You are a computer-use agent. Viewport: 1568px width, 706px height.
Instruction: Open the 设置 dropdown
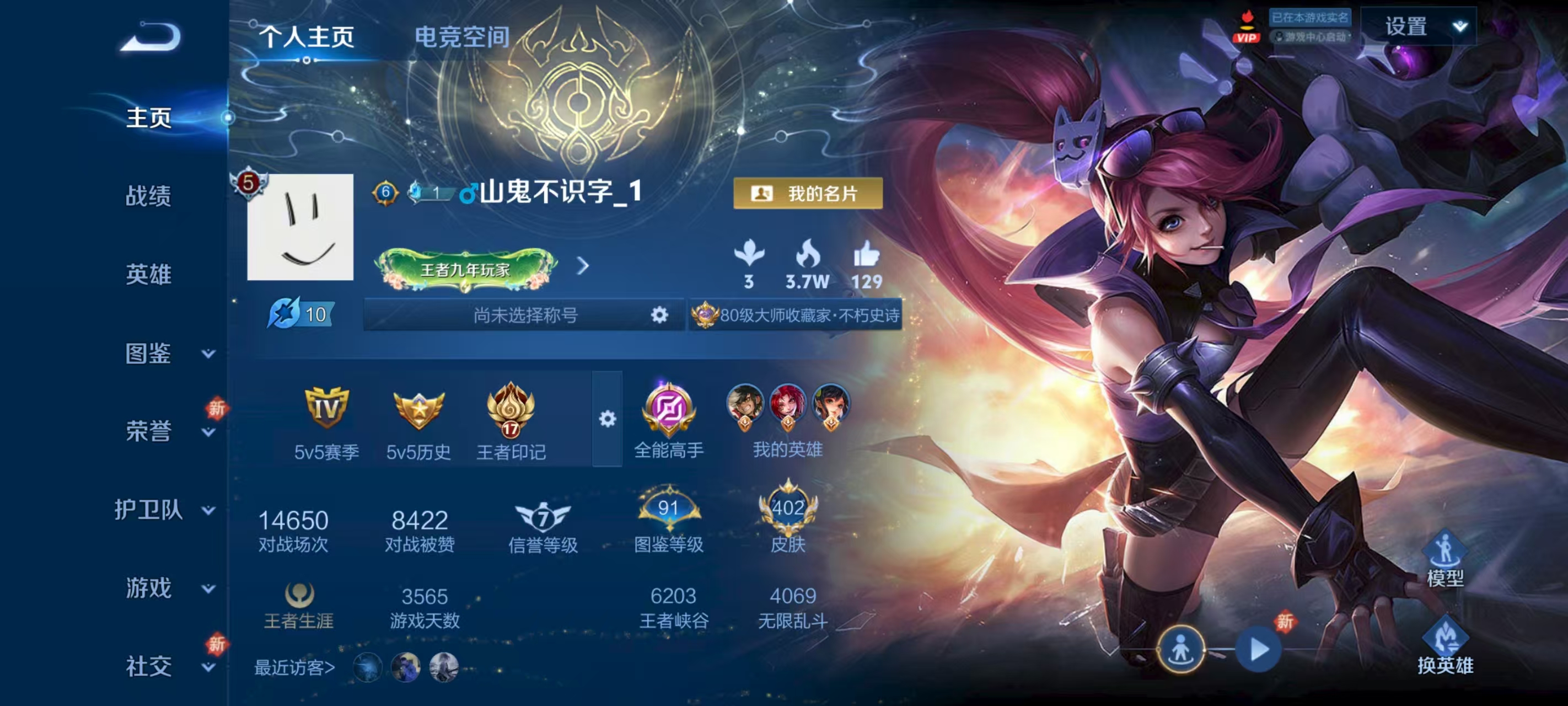[x=1418, y=27]
